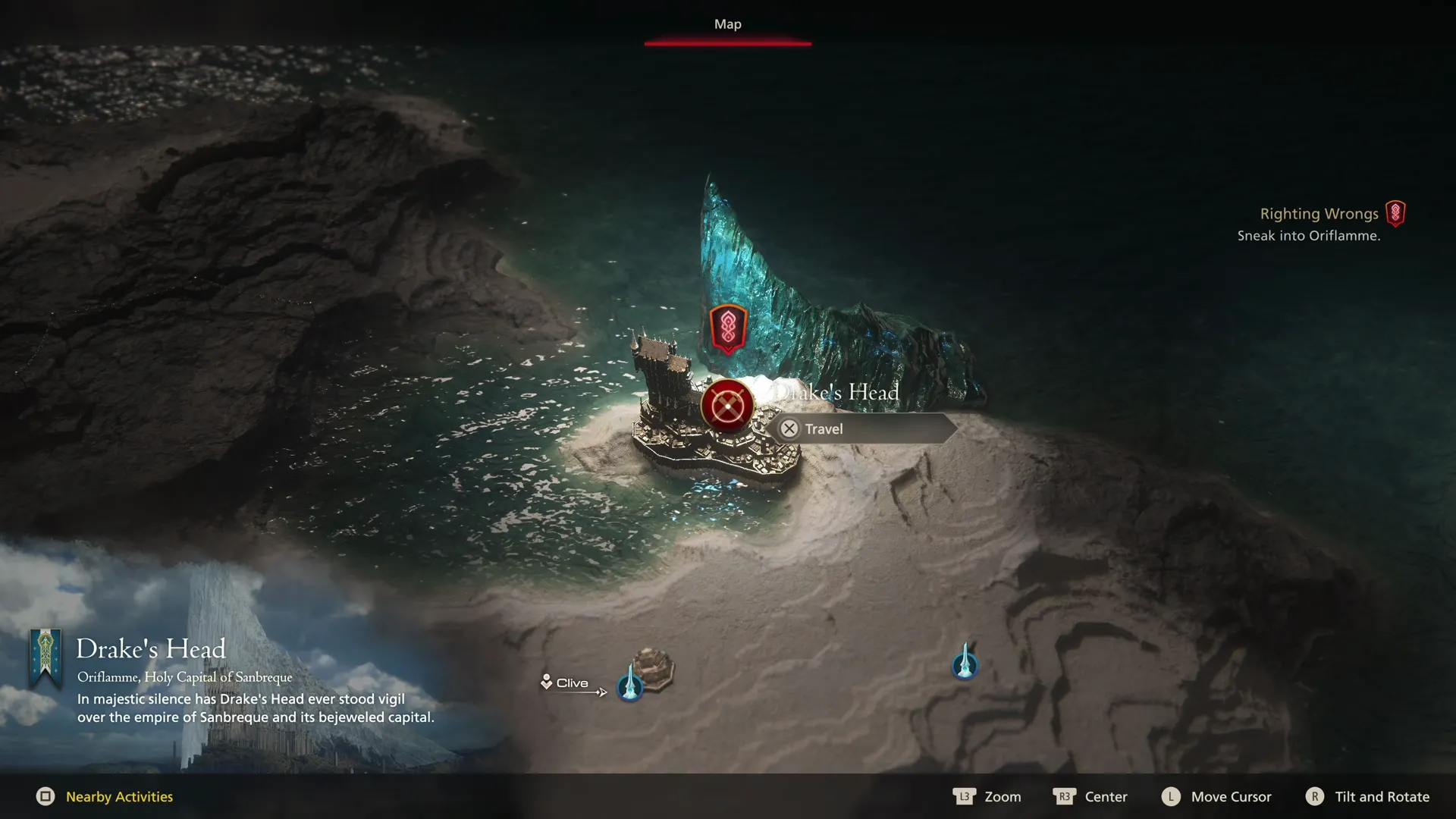This screenshot has width=1456, height=819.
Task: Click the red progress underline beneath Map
Action: tap(727, 45)
